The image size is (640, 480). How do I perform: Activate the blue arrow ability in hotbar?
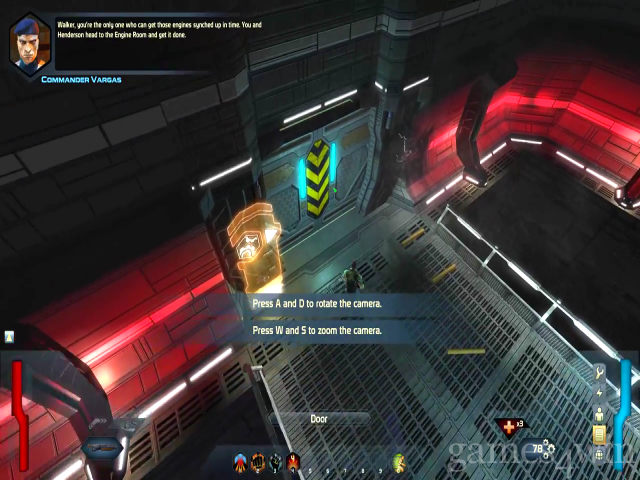pyautogui.click(x=240, y=462)
